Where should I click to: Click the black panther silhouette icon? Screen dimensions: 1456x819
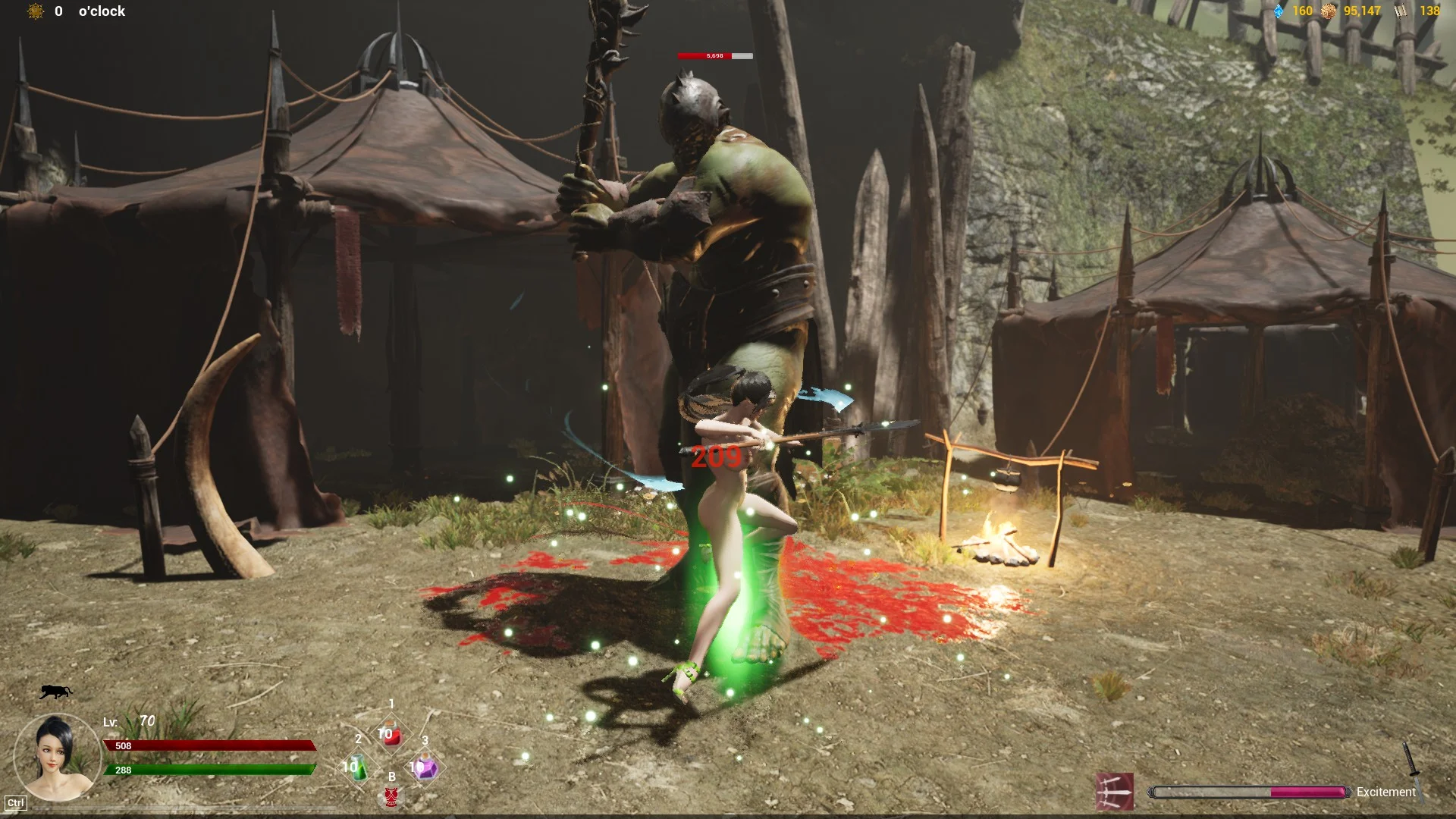pos(55,691)
